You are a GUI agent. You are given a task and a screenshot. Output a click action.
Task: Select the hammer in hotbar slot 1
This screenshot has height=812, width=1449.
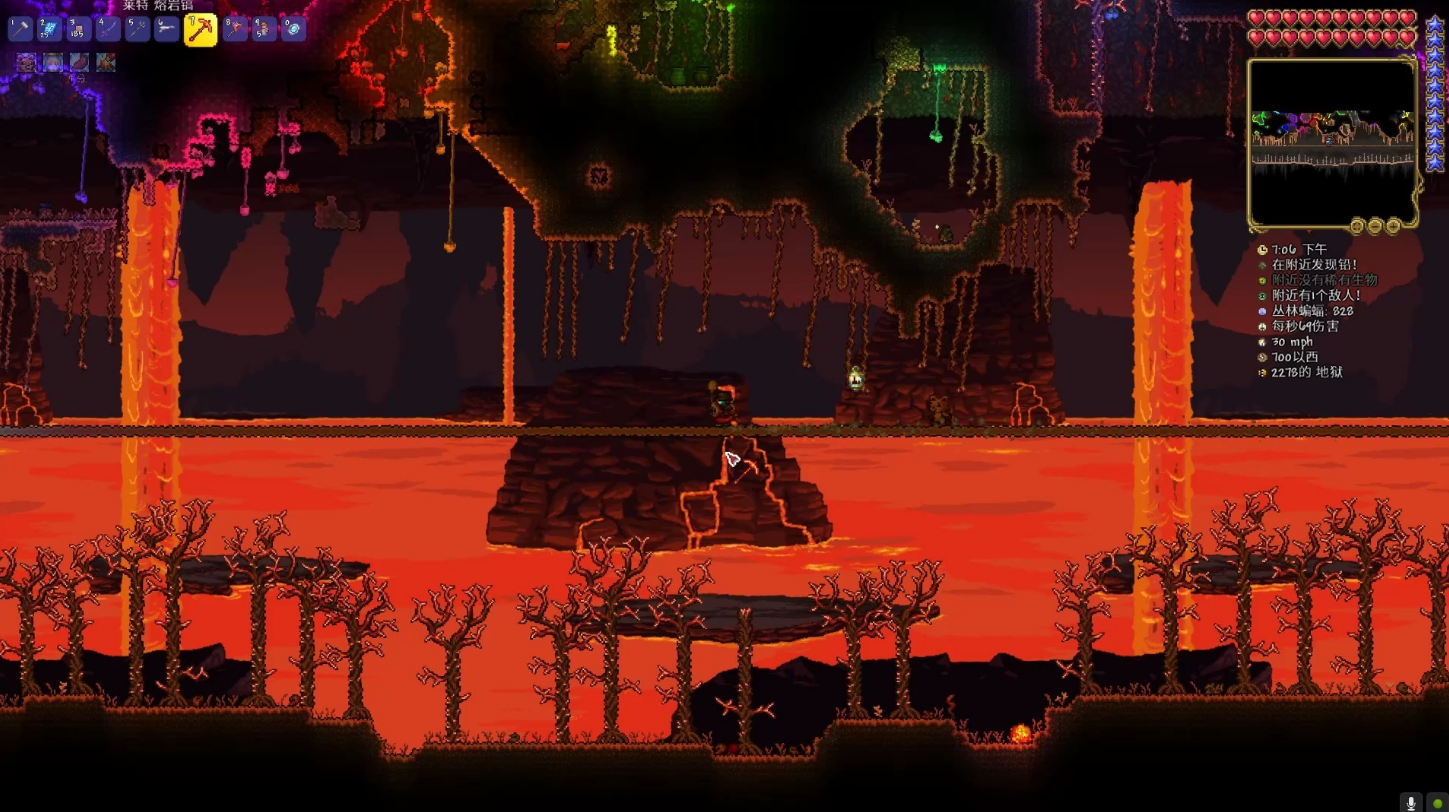pyautogui.click(x=20, y=29)
